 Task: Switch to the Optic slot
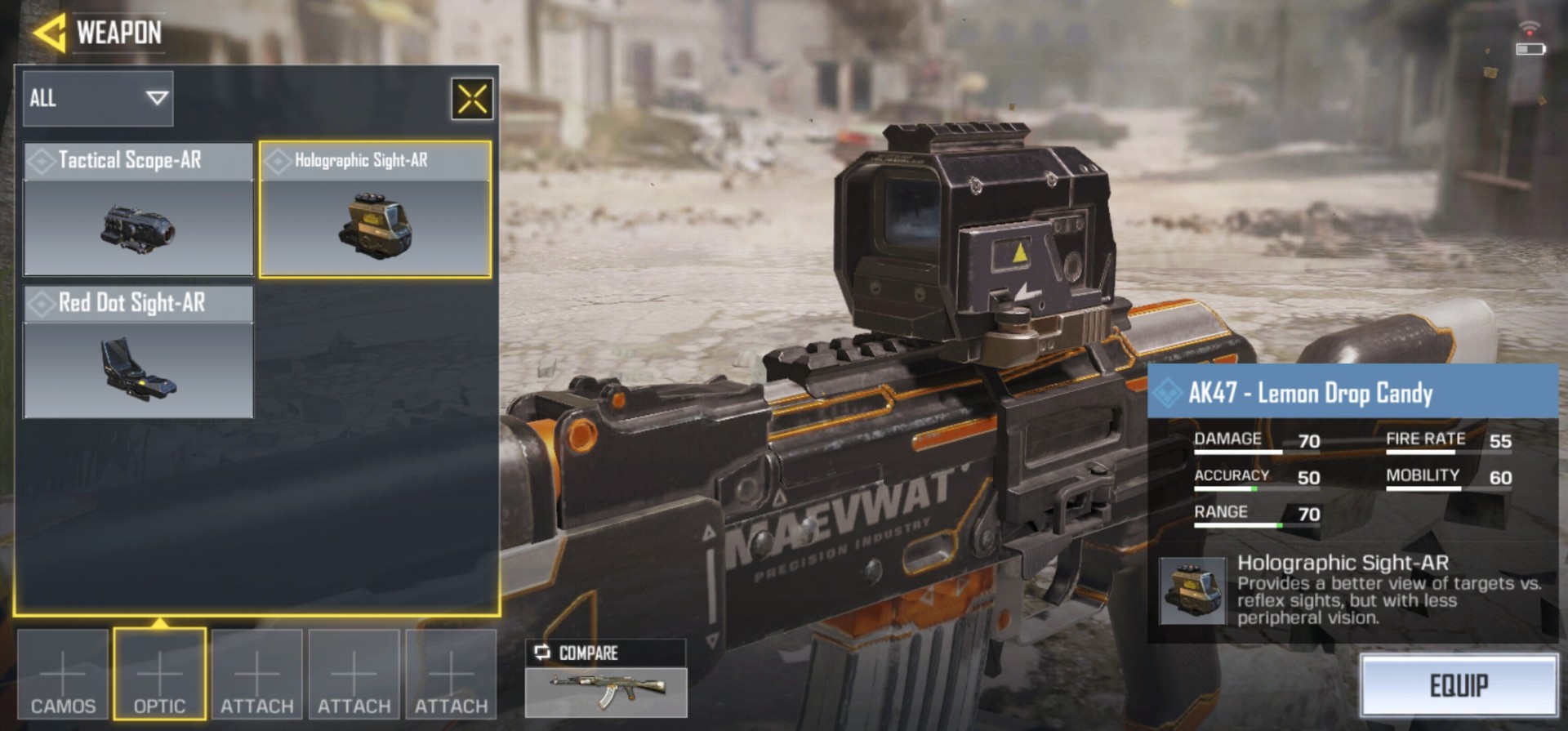pos(159,675)
